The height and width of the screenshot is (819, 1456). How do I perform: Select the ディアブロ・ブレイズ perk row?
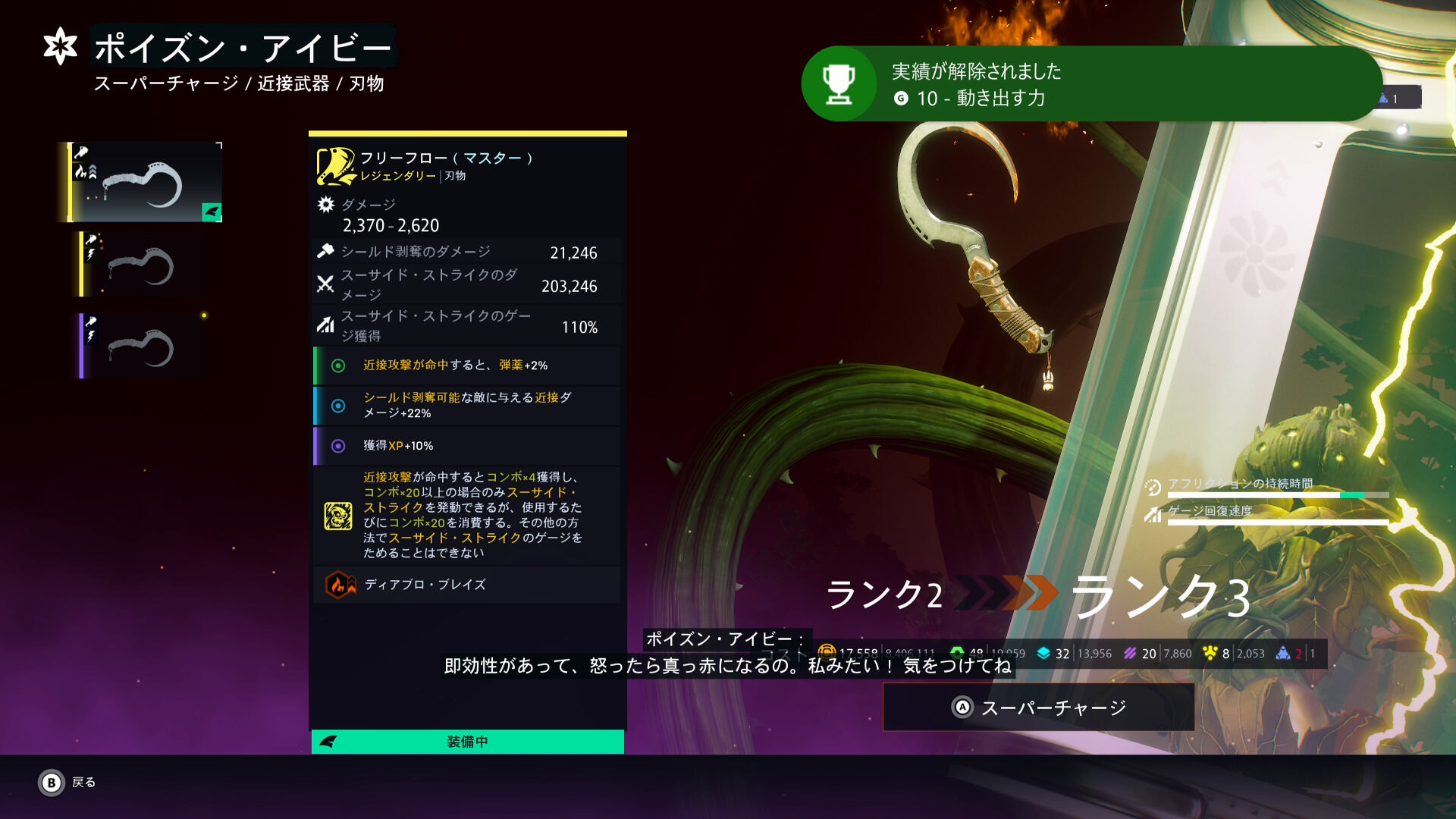click(x=467, y=585)
